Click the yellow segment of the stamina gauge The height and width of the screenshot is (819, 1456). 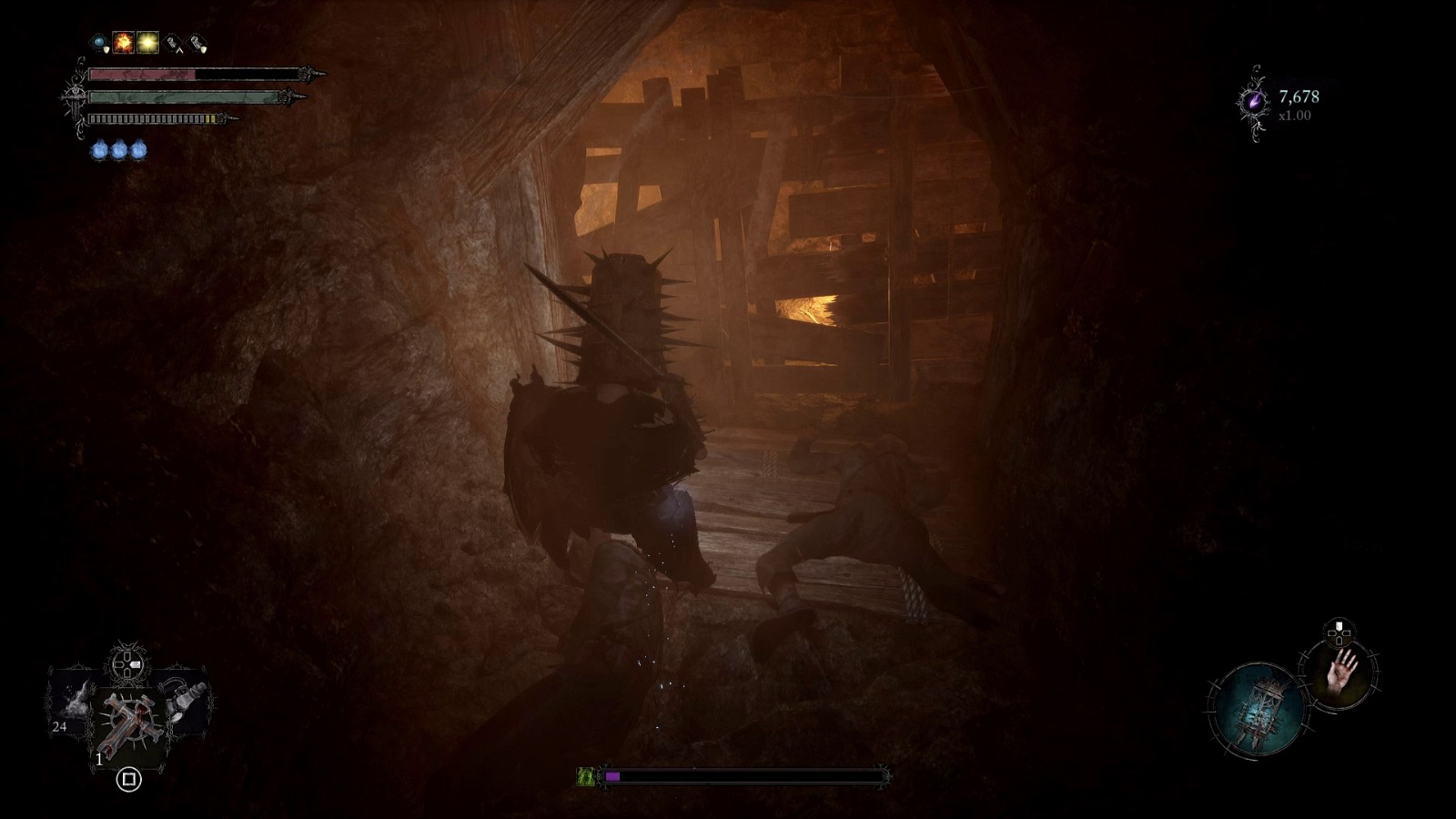(210, 119)
